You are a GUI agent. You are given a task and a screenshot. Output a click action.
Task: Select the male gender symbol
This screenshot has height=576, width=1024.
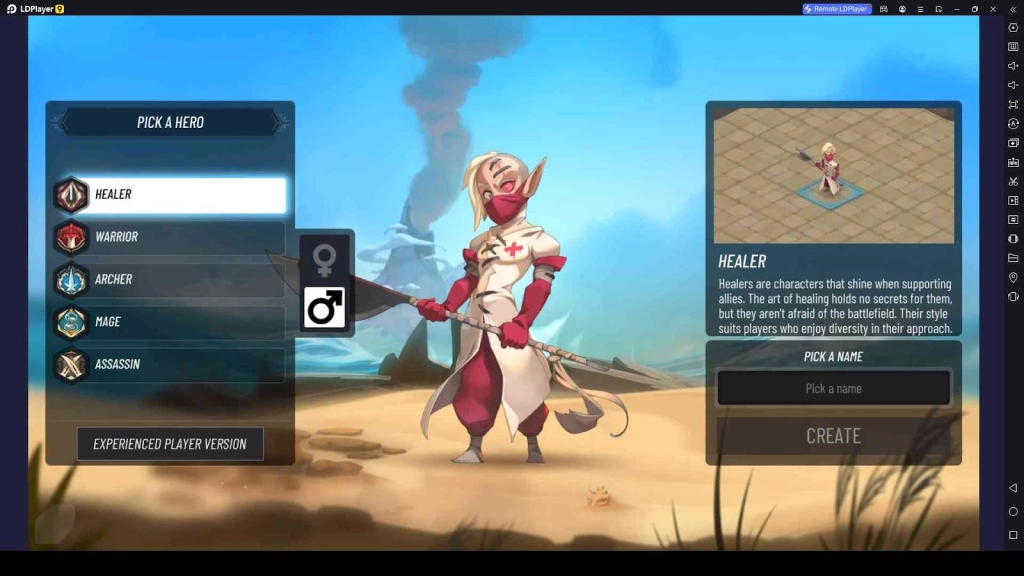[324, 308]
